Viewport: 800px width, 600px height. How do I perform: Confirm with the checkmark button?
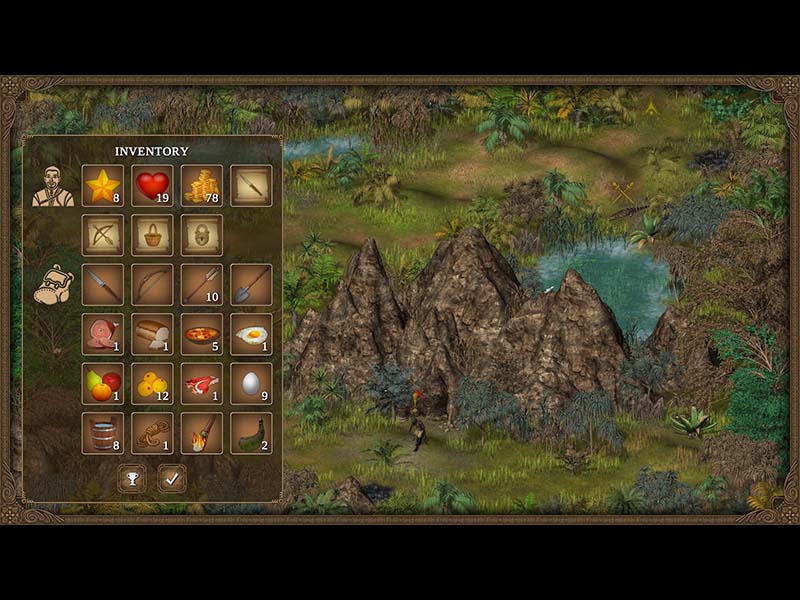172,479
